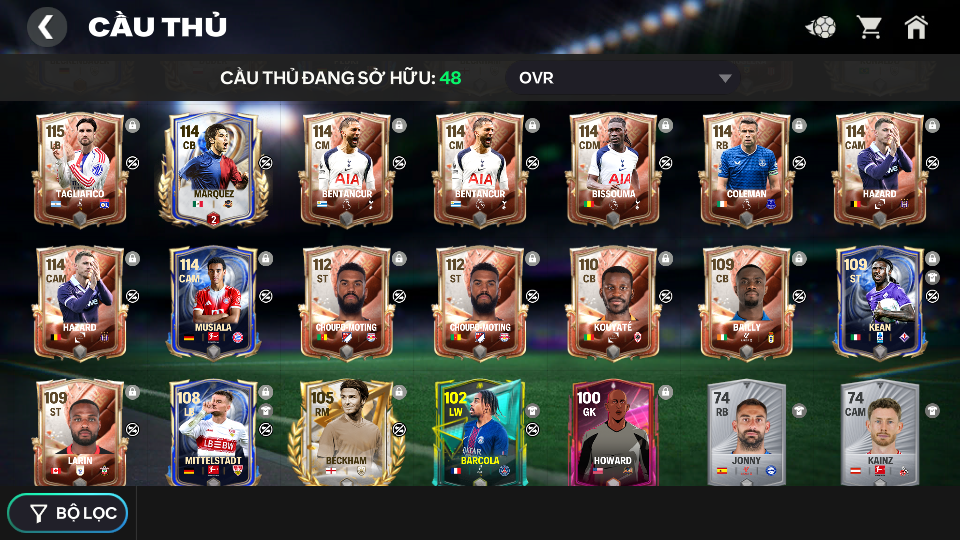Viewport: 960px width, 540px height.
Task: Choose the Bailly 109 CB card
Action: pyautogui.click(x=746, y=301)
